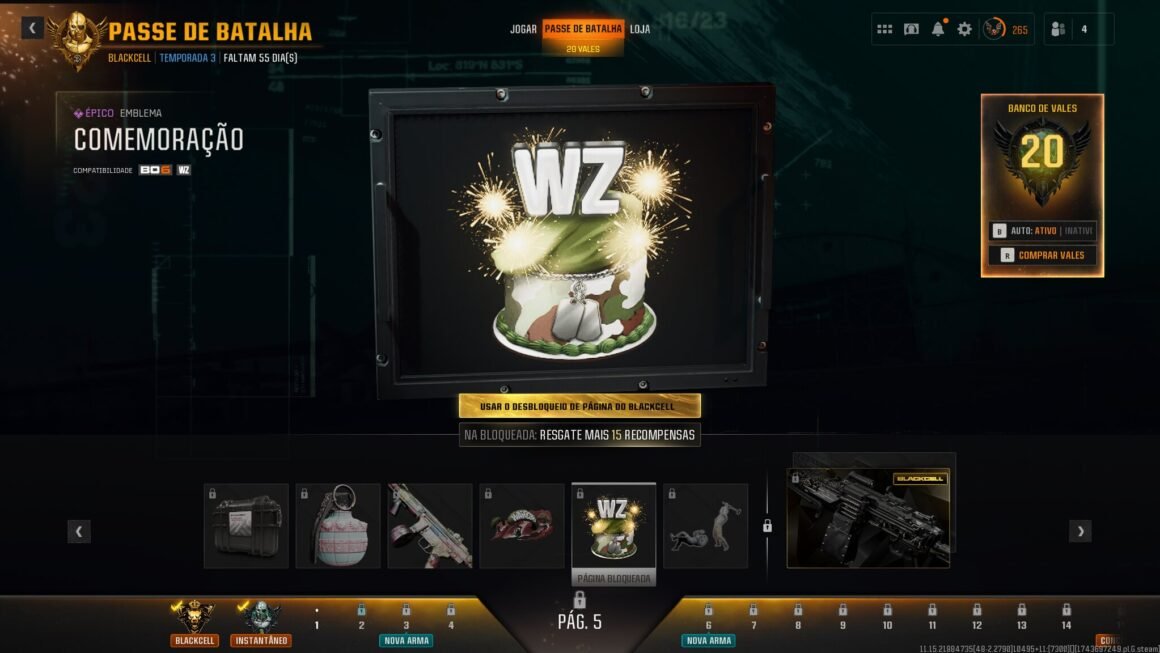Jump to the BlackCell page marker

coord(194,622)
